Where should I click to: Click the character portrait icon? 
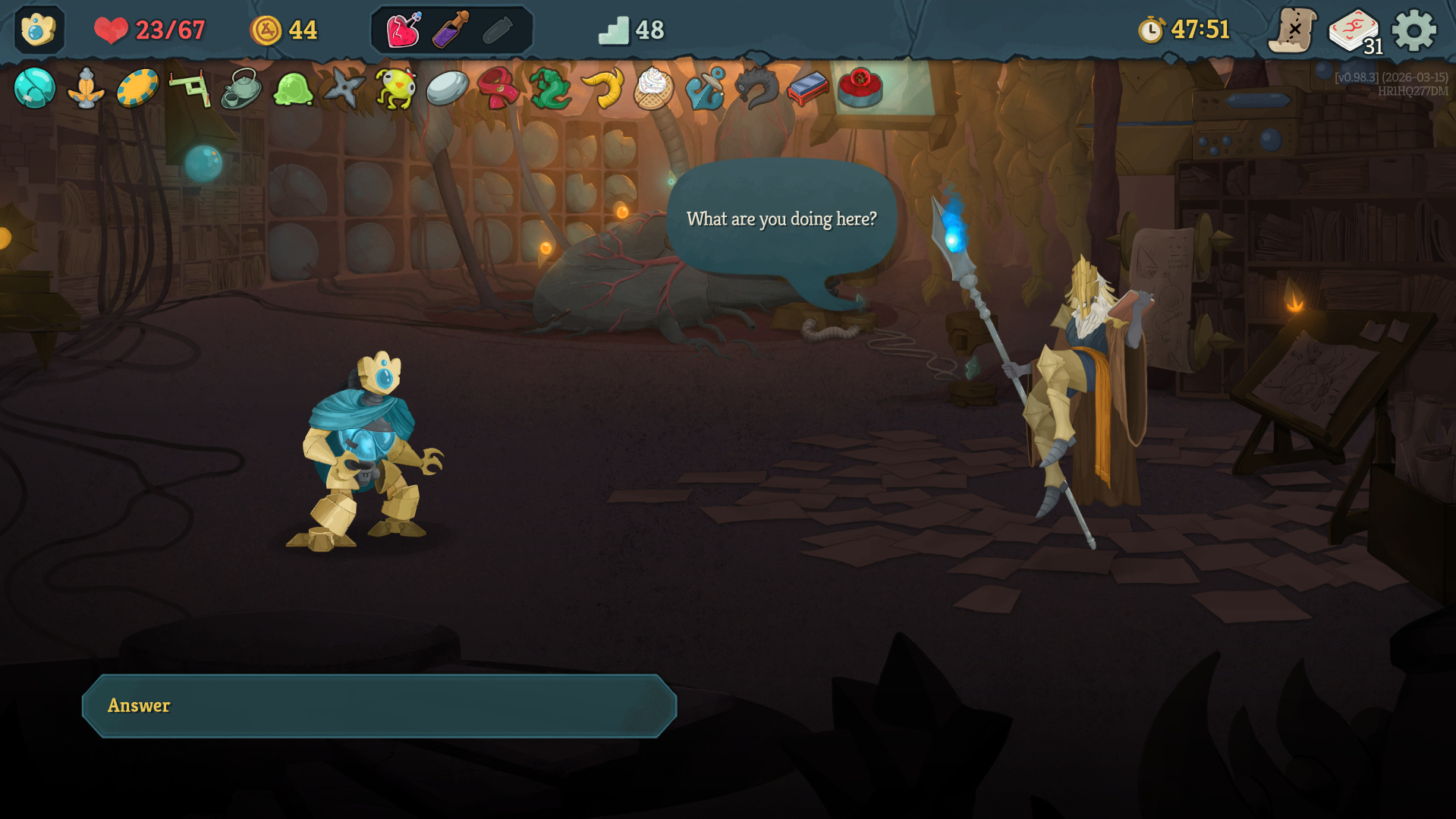(39, 30)
